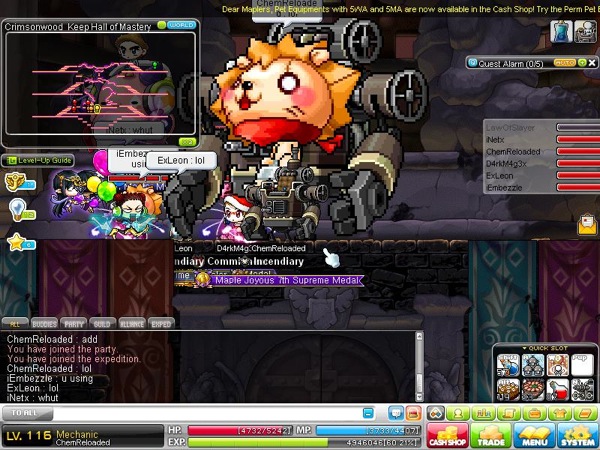Click the yellow star event icon

pyautogui.click(x=16, y=242)
